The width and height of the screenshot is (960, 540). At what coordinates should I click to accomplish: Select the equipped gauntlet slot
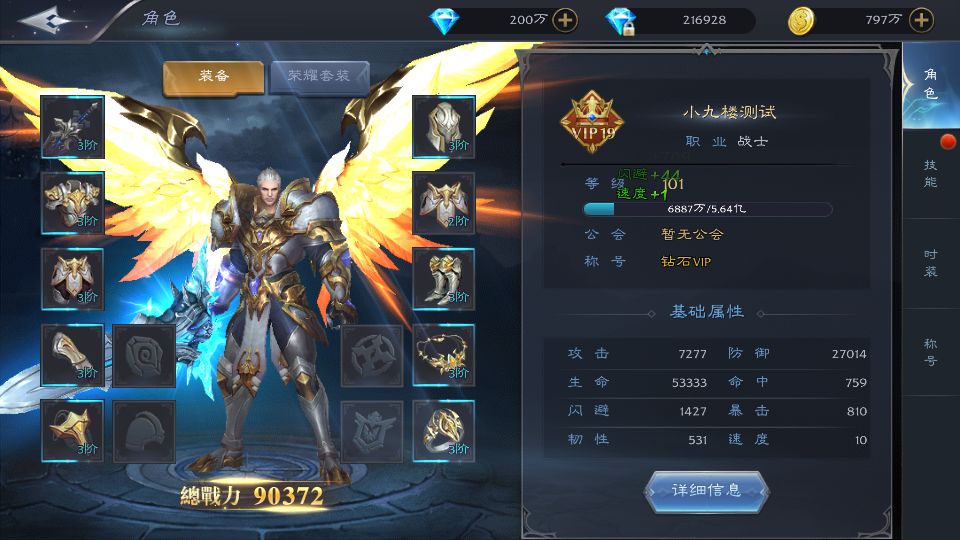pos(72,354)
